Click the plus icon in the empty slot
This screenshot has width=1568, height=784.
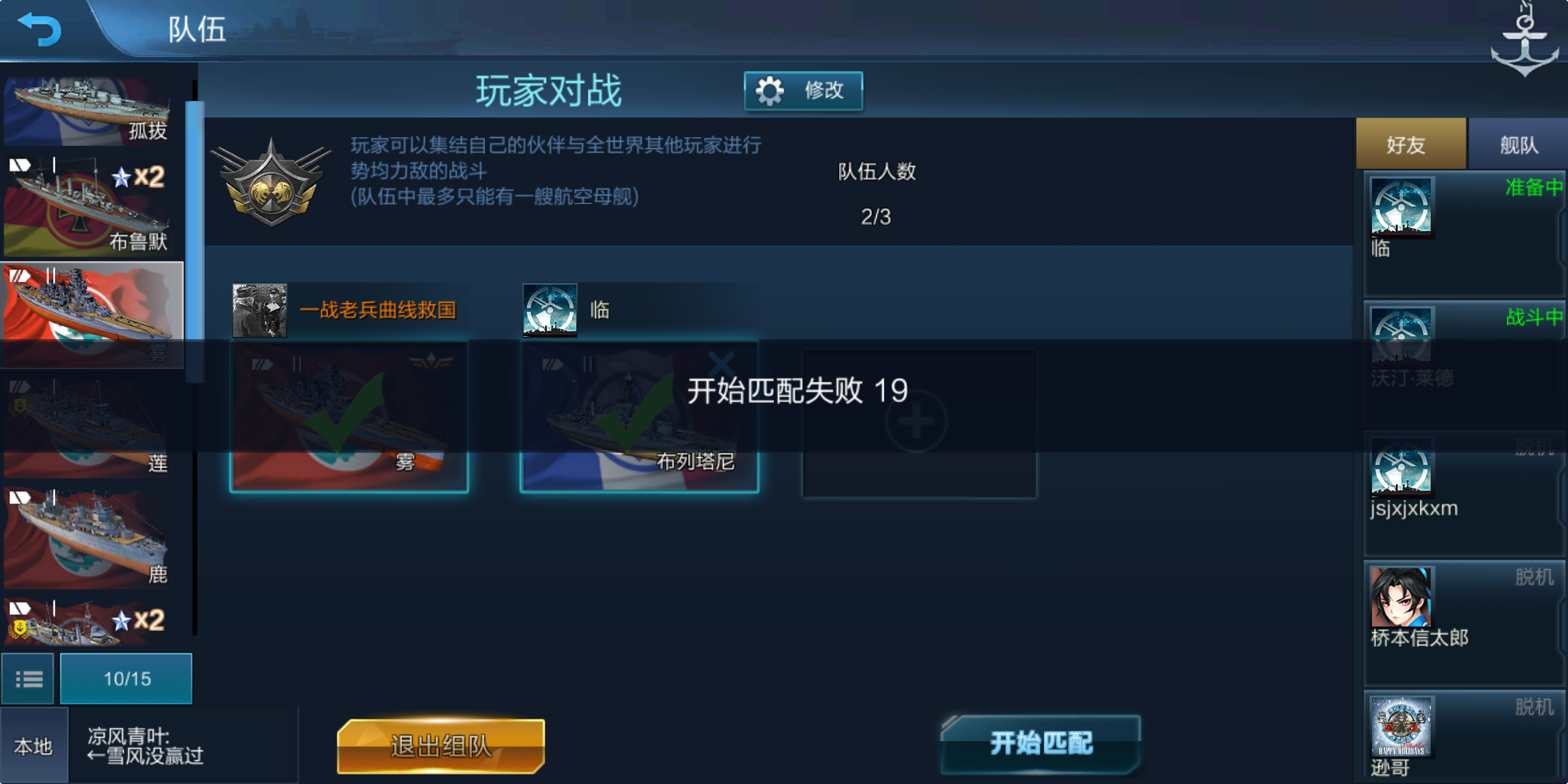click(917, 421)
